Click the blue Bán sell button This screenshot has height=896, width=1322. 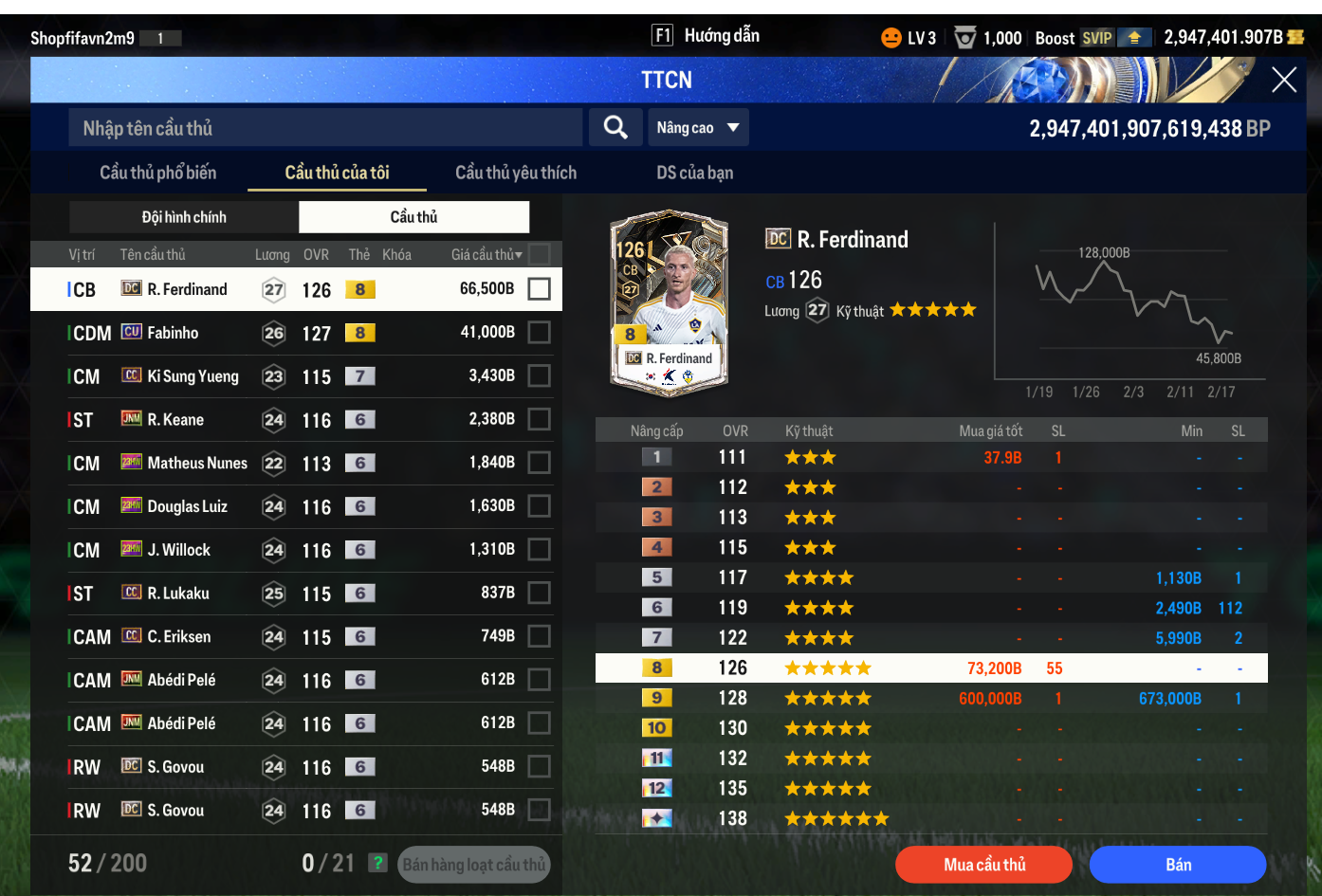tap(1178, 865)
